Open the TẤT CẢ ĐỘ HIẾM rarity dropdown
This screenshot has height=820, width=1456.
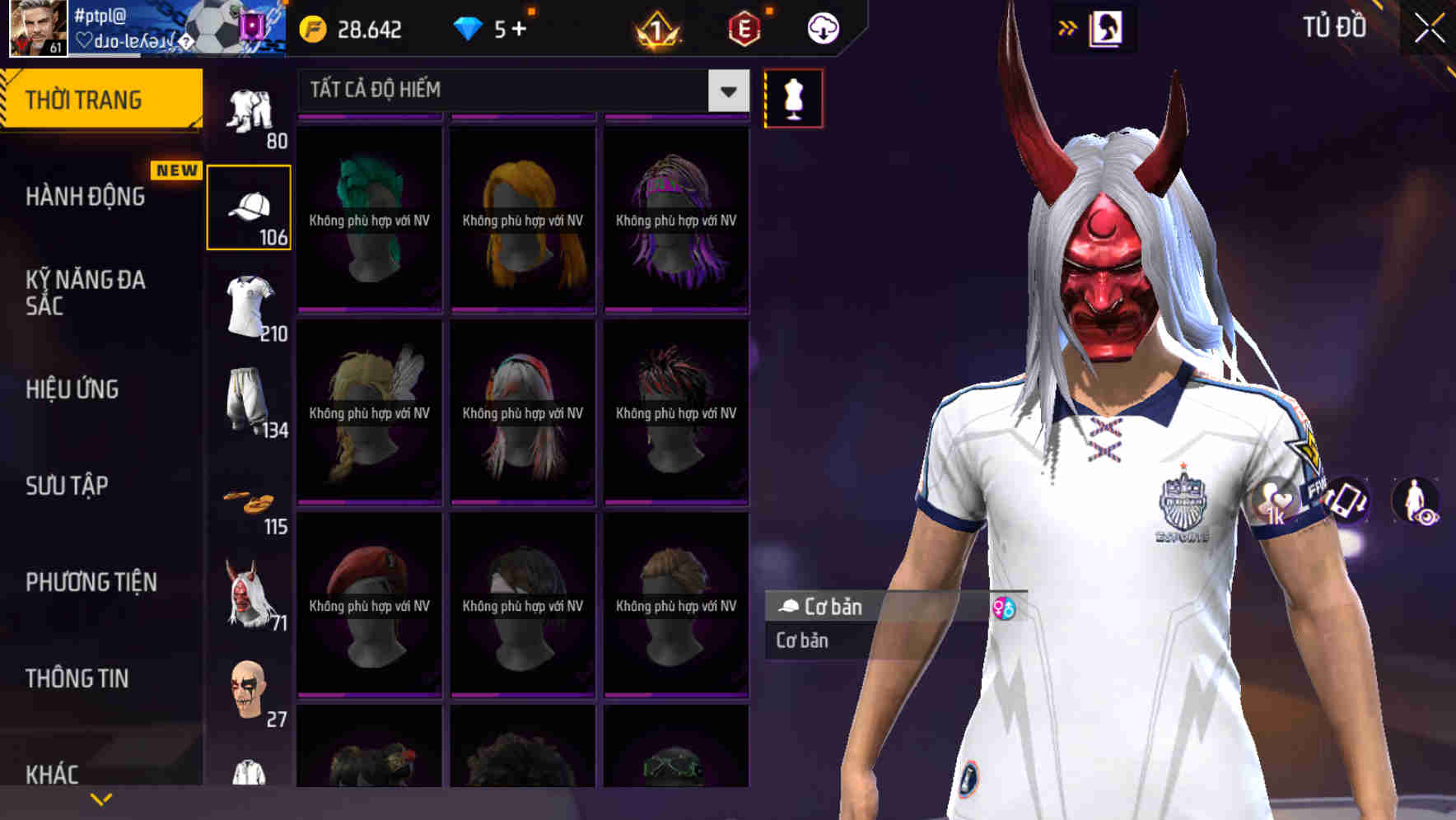click(x=519, y=91)
